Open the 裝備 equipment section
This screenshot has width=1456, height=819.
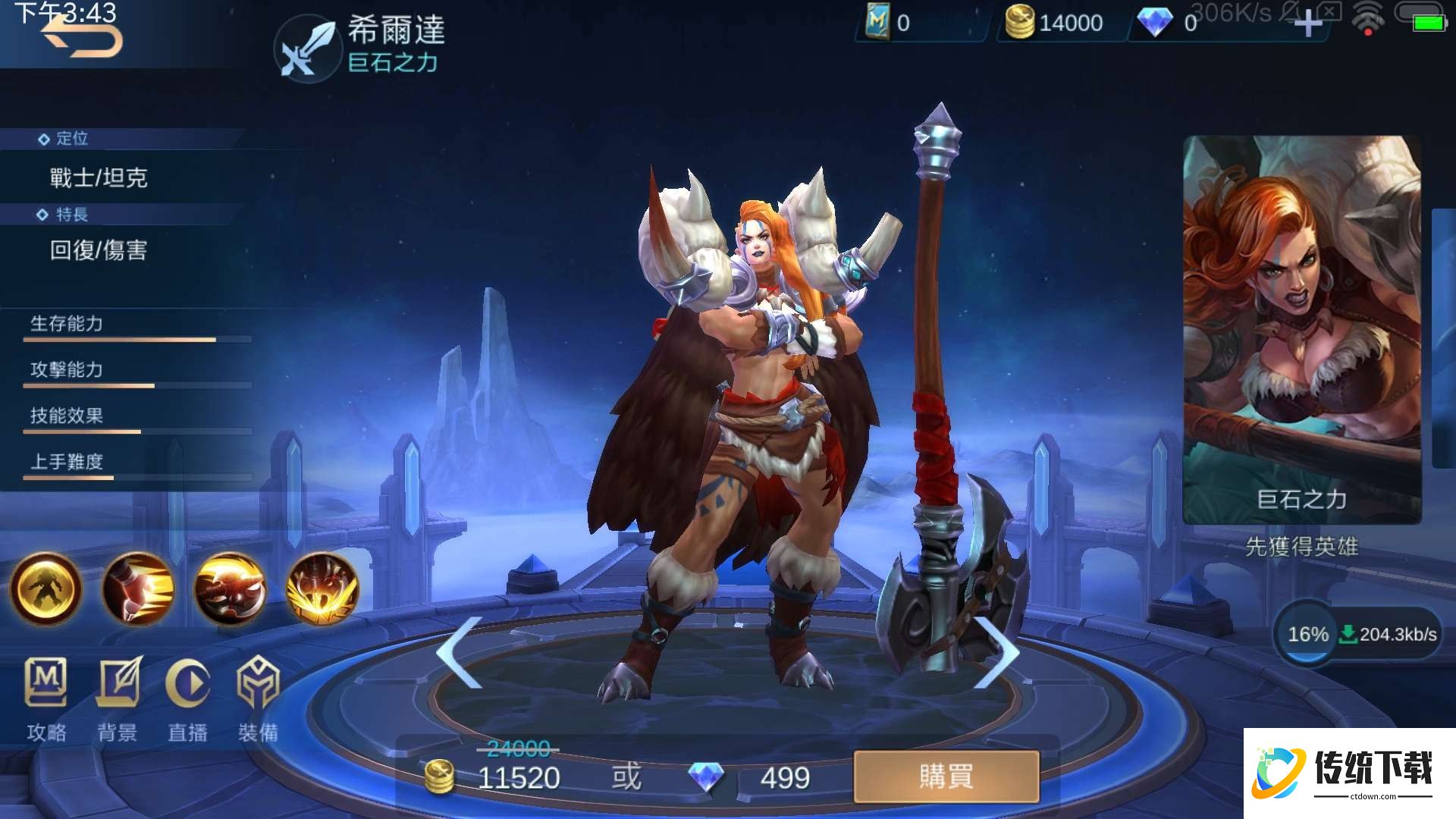[x=258, y=699]
